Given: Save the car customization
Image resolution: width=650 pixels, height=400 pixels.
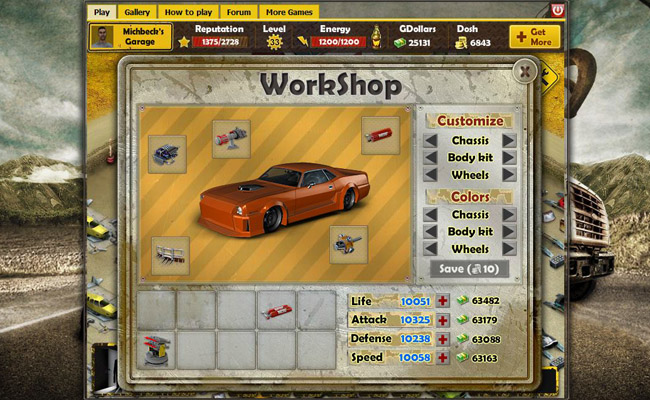Looking at the screenshot, I should pos(469,268).
